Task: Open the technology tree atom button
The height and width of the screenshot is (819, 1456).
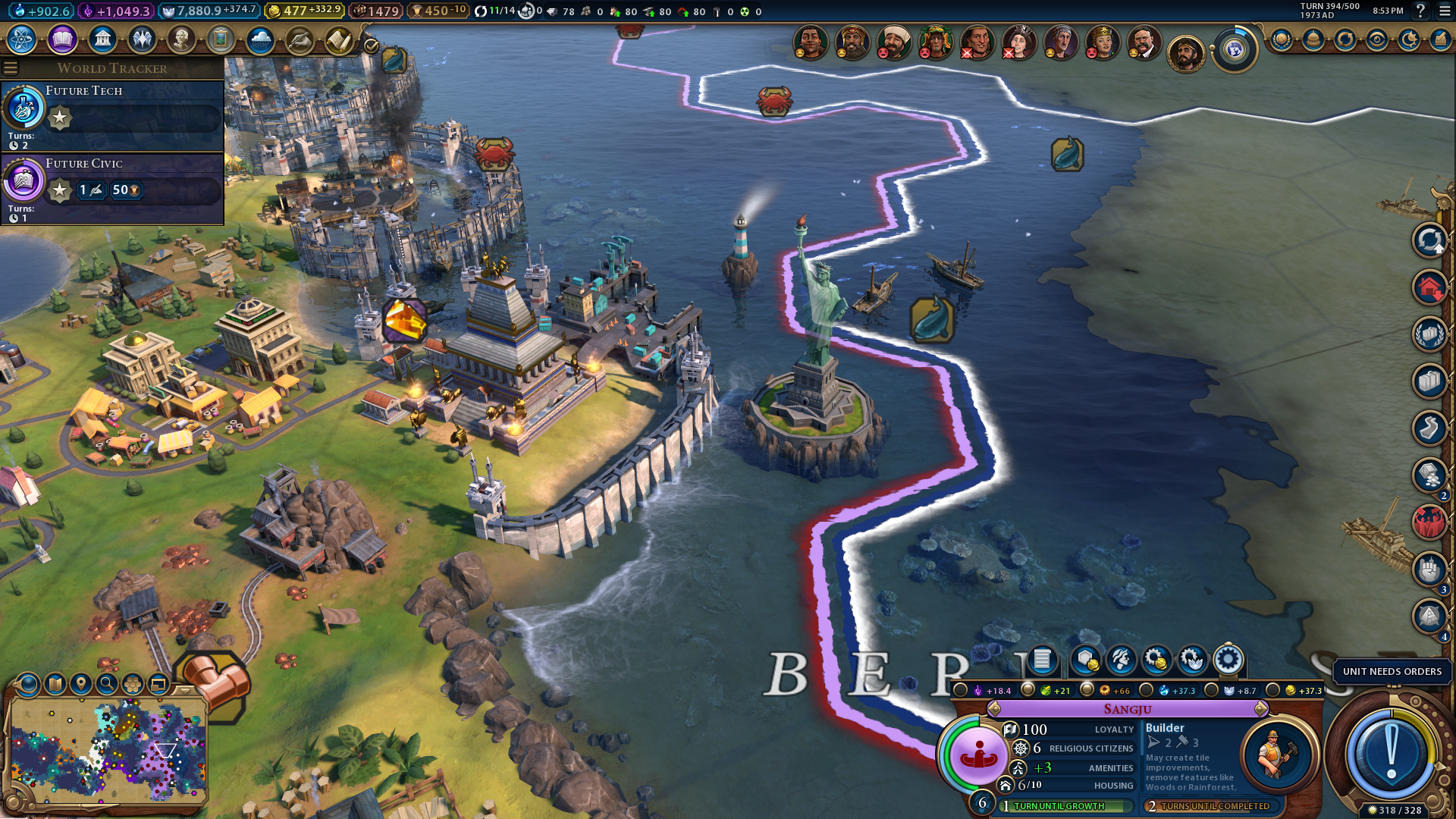Action: (22, 39)
